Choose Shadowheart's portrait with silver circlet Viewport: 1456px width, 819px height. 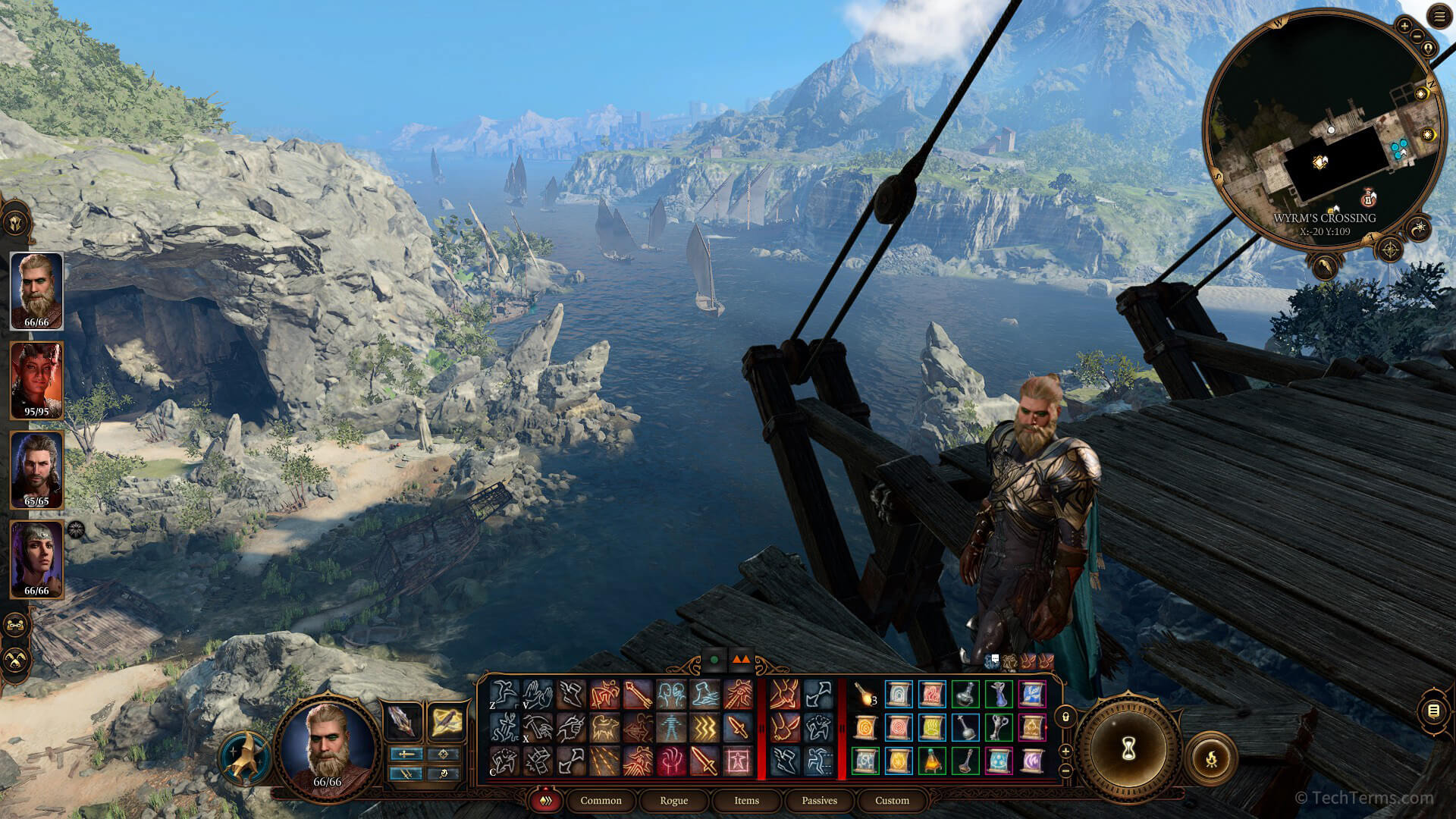click(x=36, y=558)
